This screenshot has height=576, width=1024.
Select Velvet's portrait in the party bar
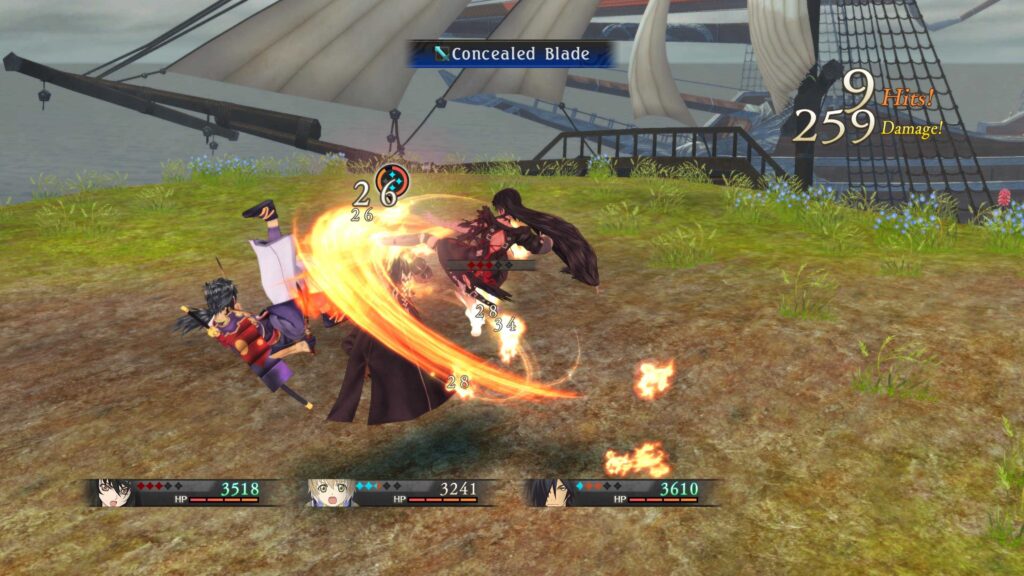114,492
